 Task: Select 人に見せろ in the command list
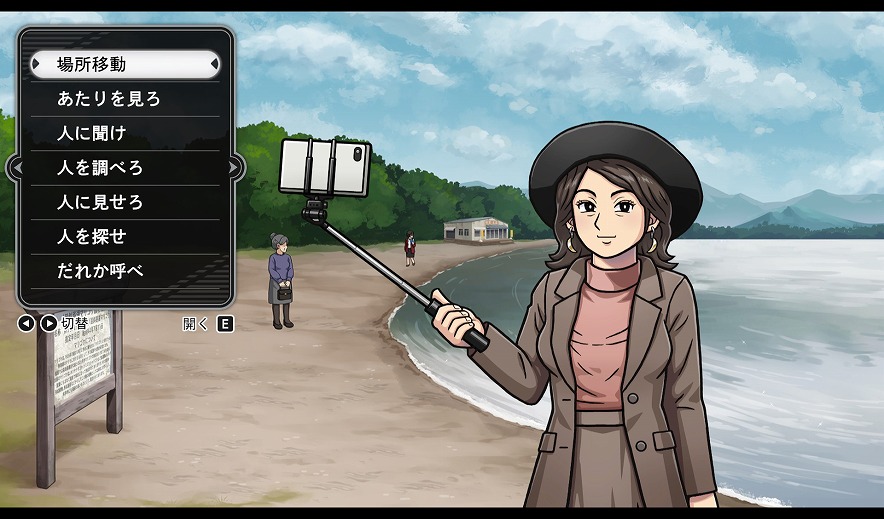pos(125,202)
